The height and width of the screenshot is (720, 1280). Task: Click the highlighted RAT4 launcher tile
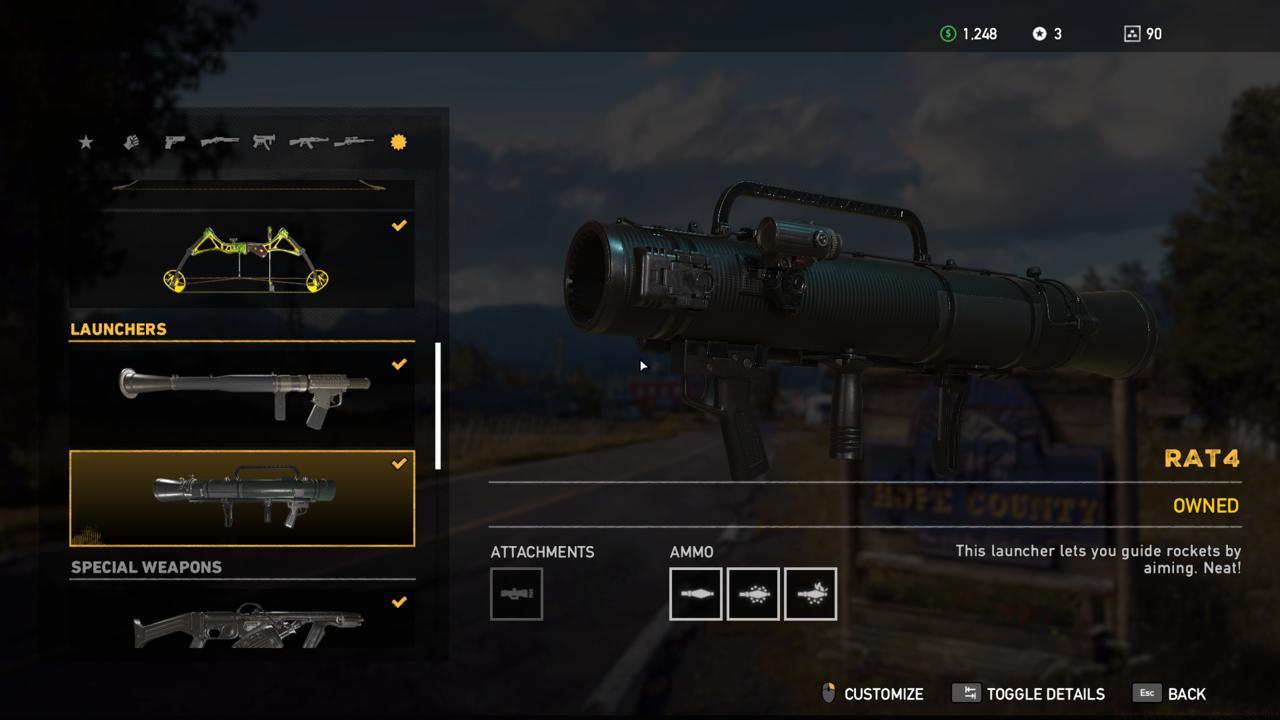[242, 497]
